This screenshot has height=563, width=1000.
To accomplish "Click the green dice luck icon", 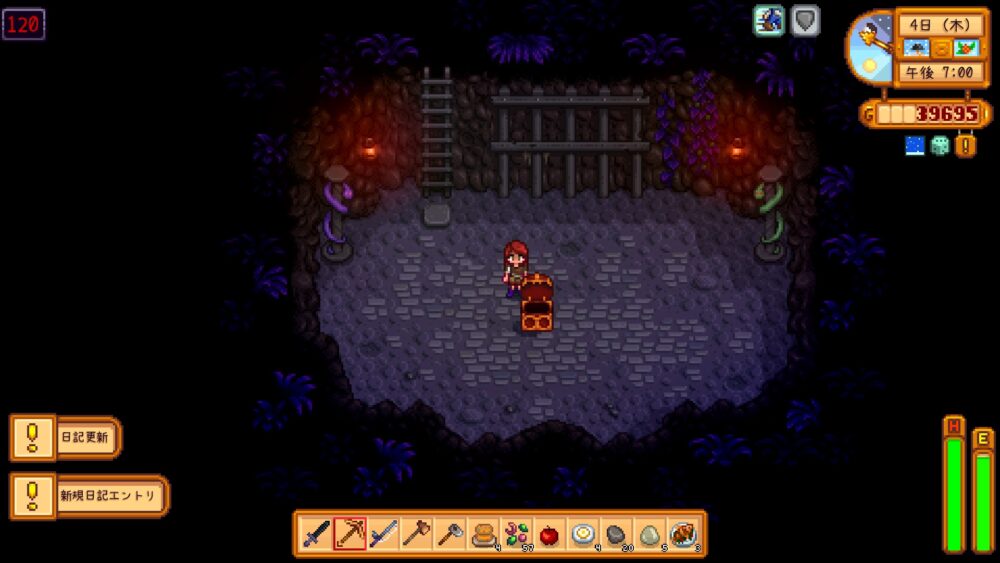I will pos(940,146).
